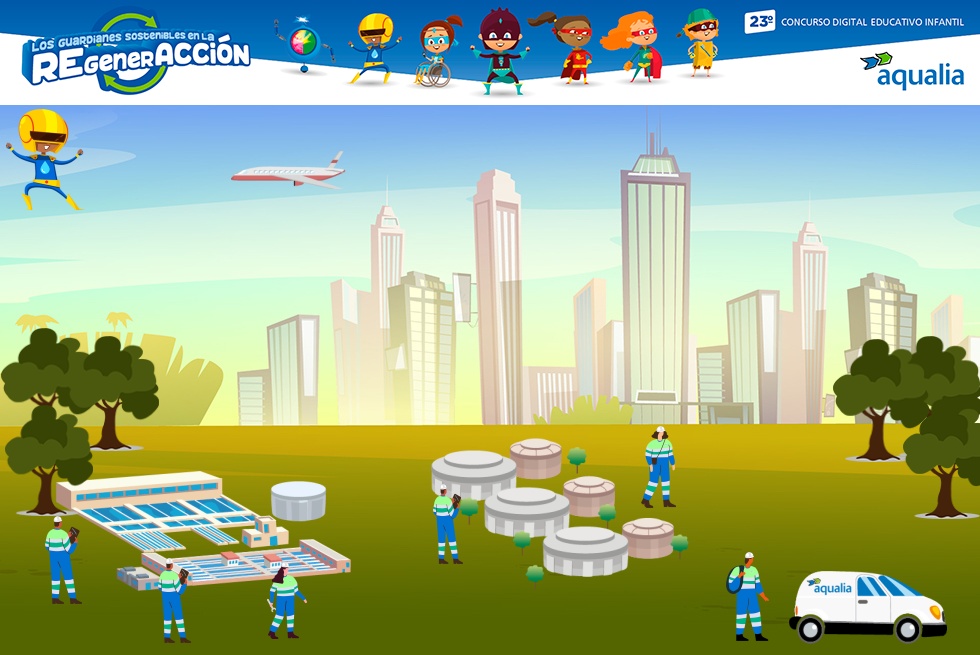Select the orange-haired hero girl
Viewport: 980px width, 655px height.
[635, 47]
